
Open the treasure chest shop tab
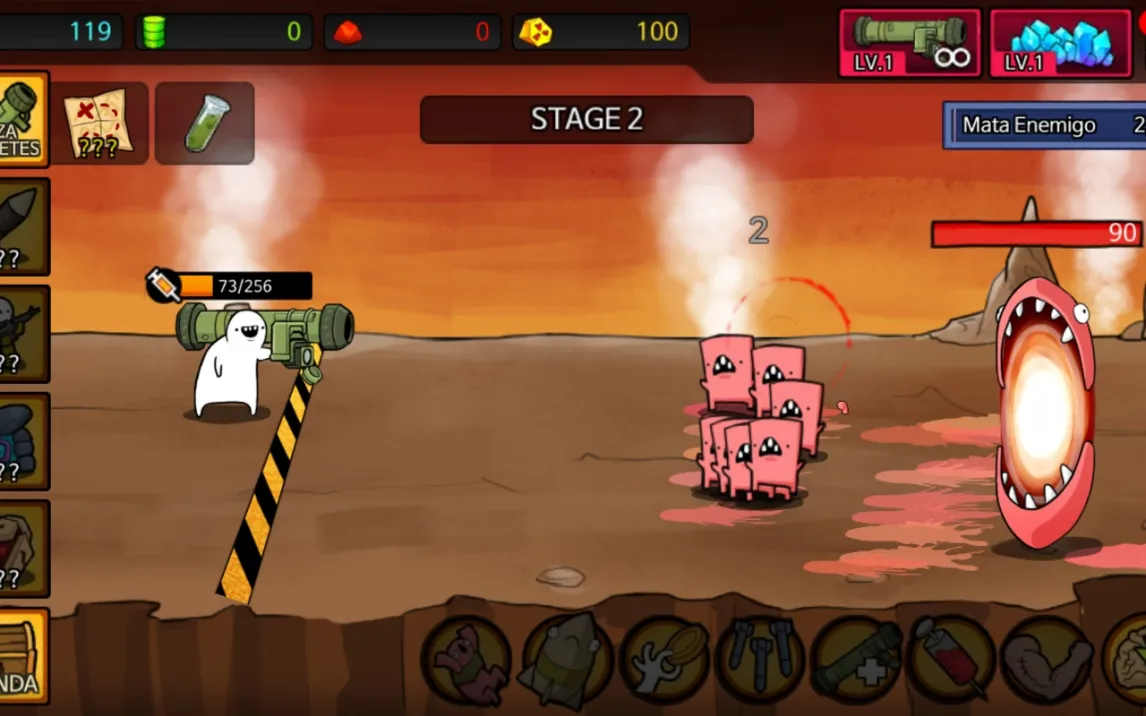pyautogui.click(x=22, y=655)
